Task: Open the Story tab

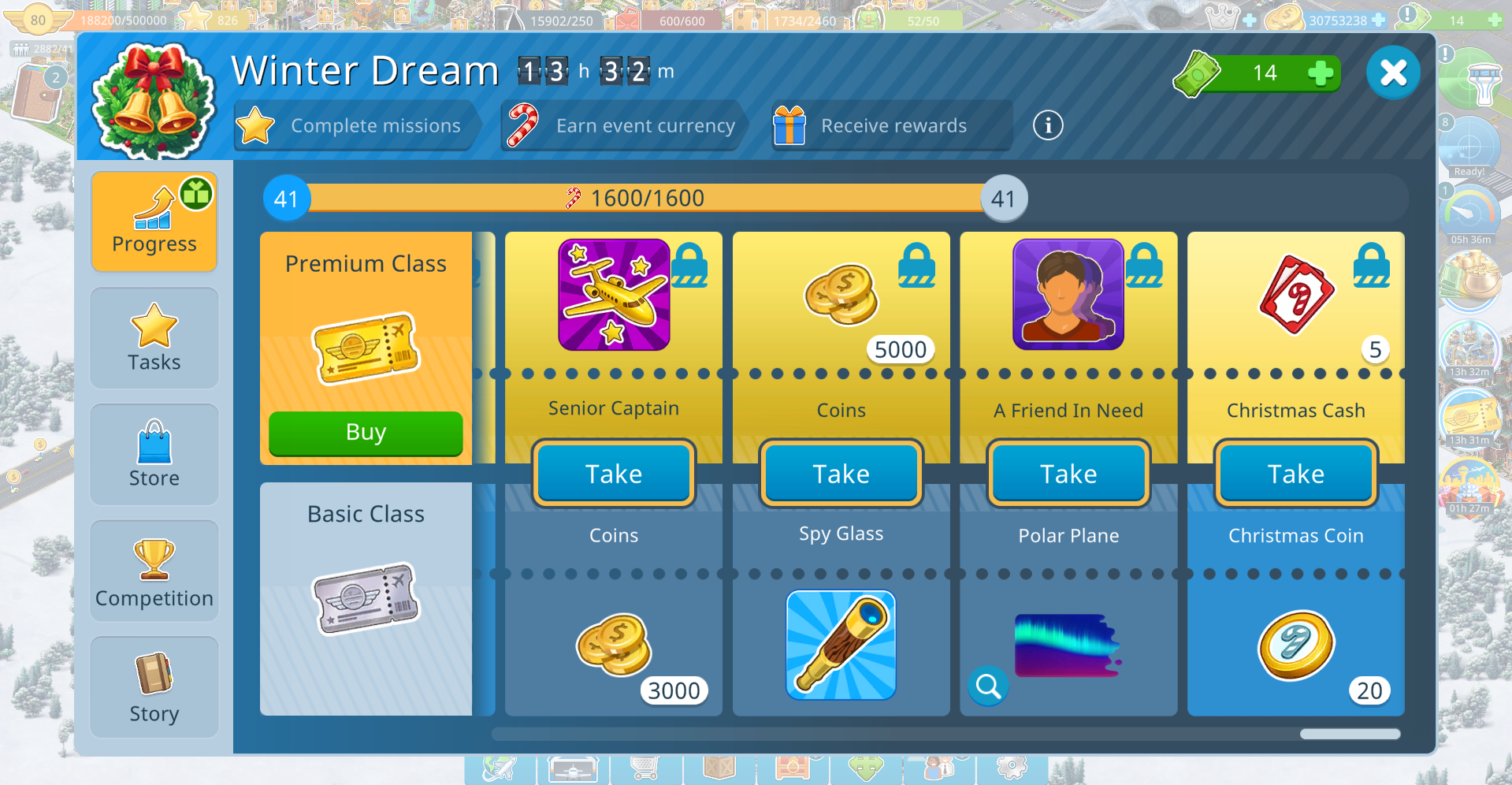Action: (x=154, y=687)
